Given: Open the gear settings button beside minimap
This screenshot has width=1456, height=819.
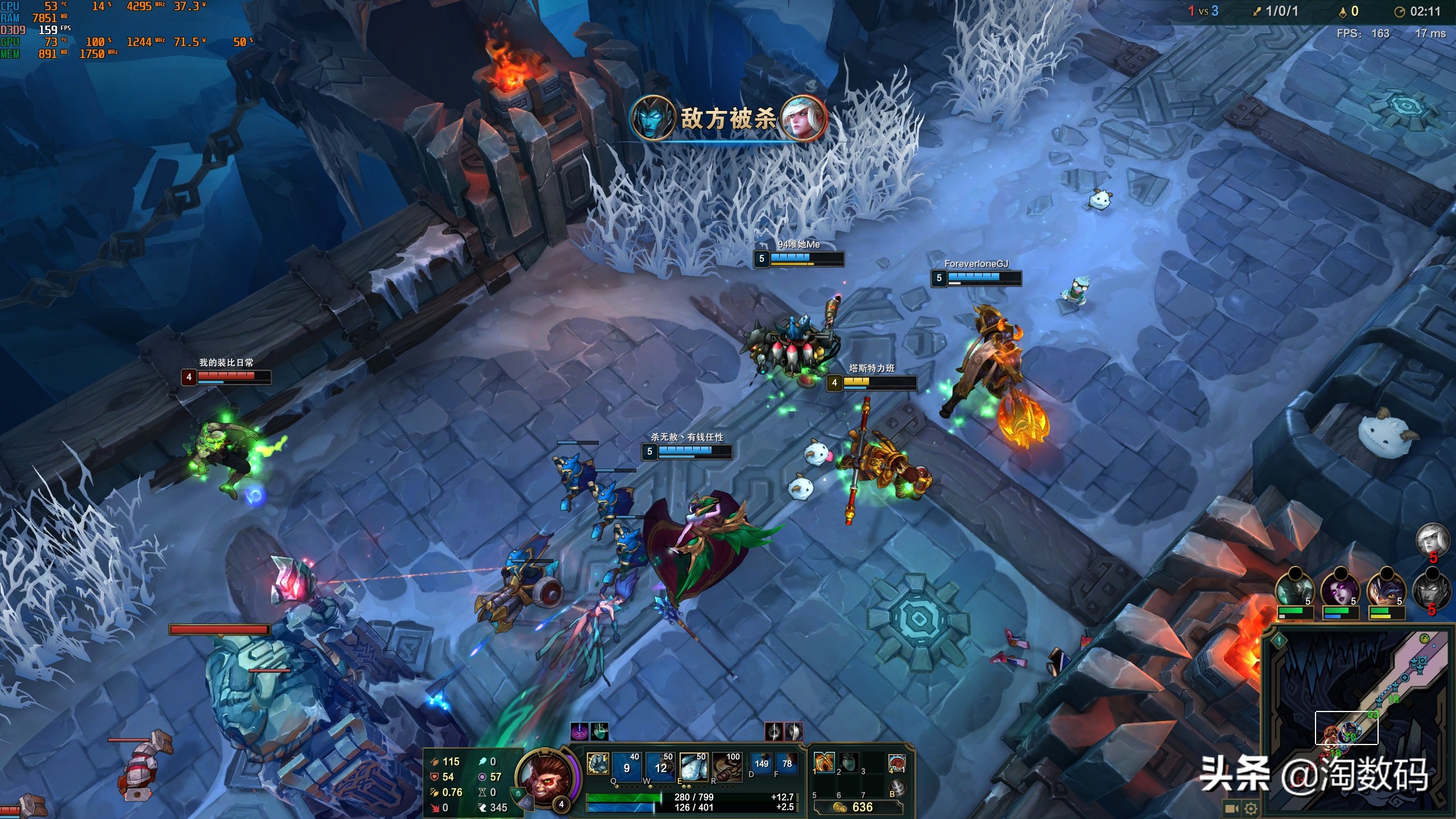Looking at the screenshot, I should 1250,808.
